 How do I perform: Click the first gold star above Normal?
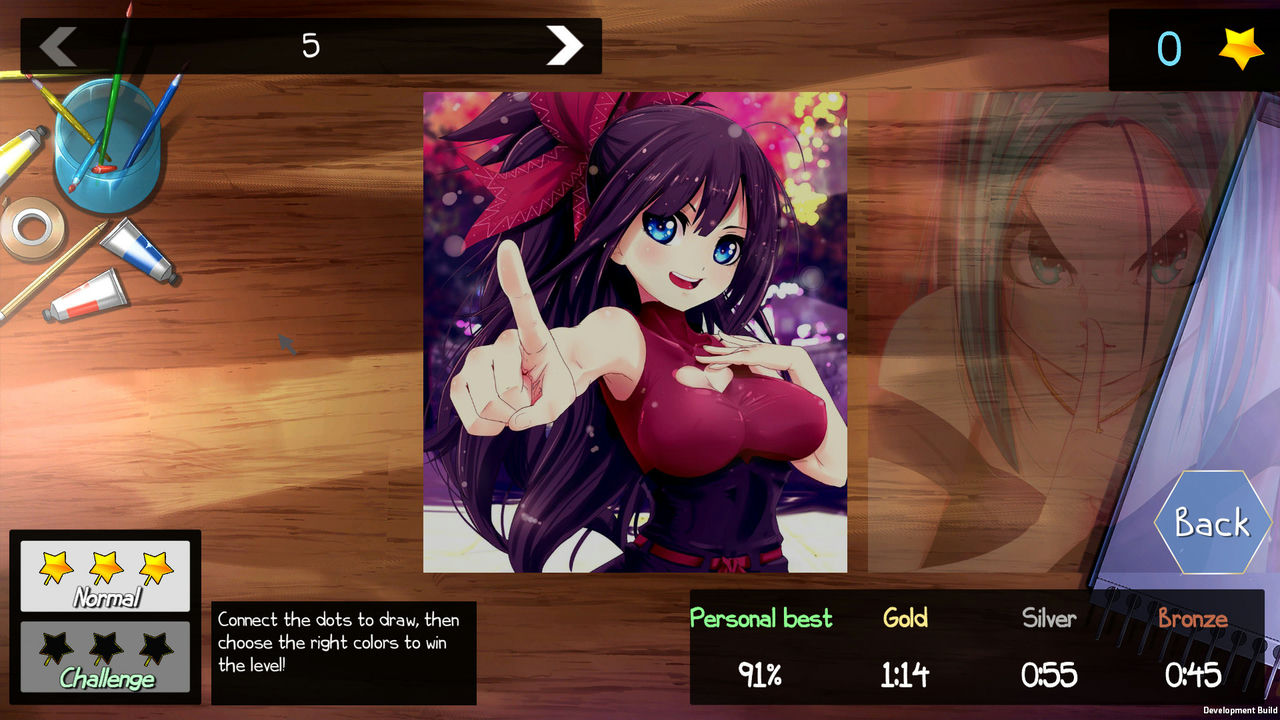click(x=56, y=564)
